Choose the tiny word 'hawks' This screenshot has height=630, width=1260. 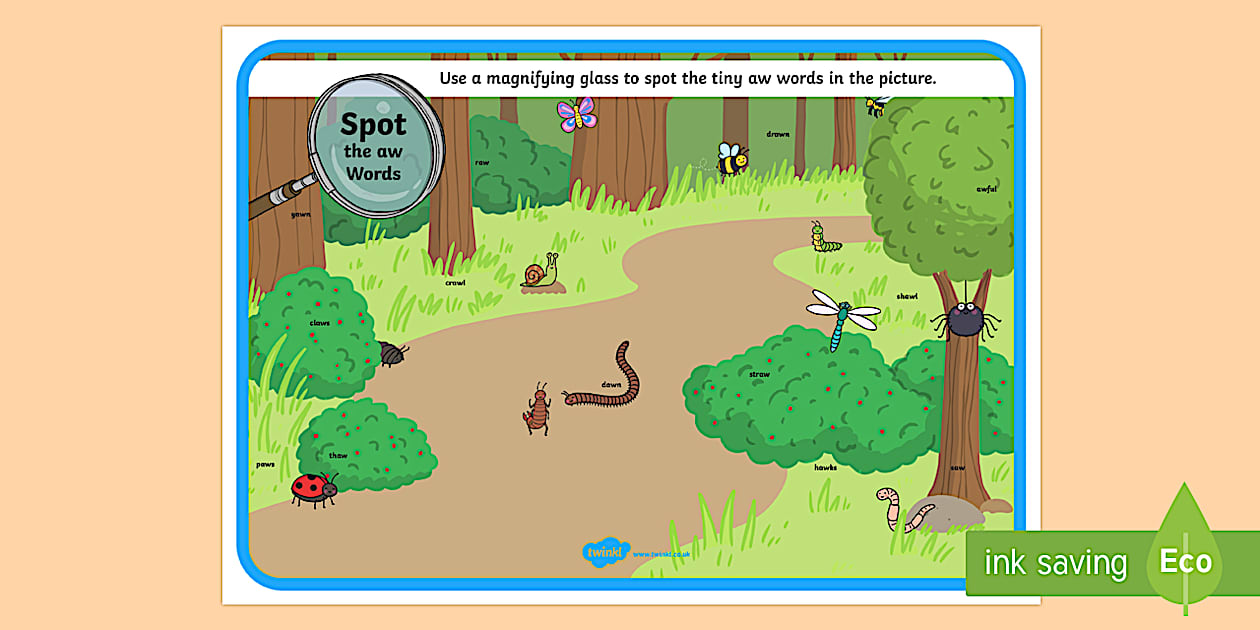tap(825, 467)
